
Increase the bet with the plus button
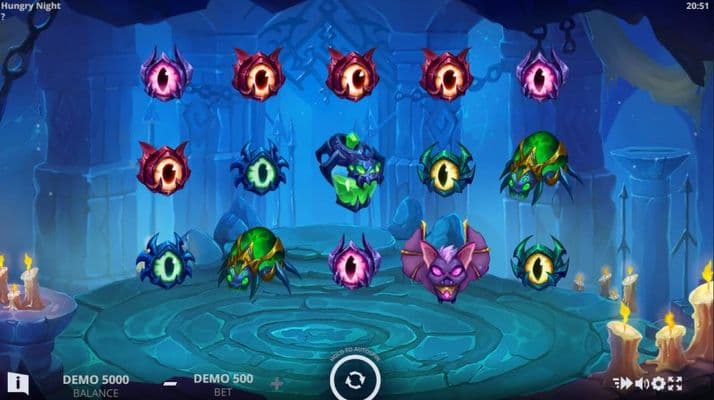coord(277,383)
